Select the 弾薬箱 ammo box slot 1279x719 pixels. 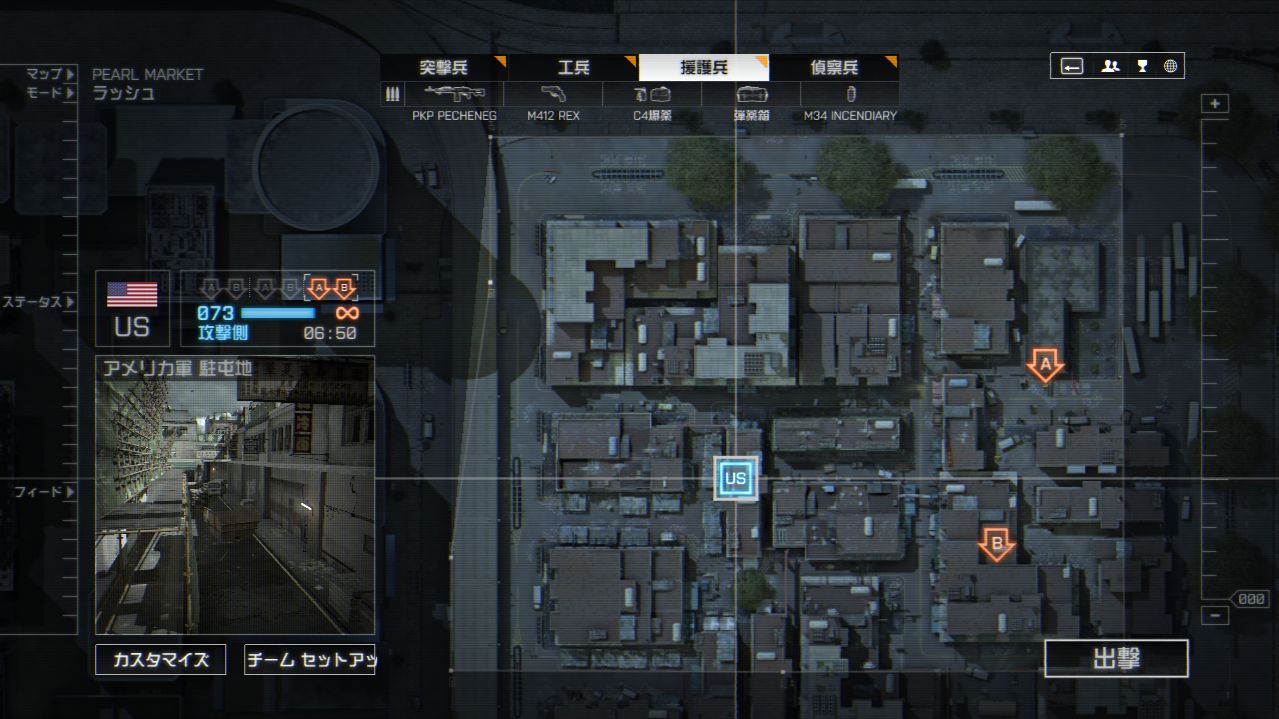click(751, 95)
